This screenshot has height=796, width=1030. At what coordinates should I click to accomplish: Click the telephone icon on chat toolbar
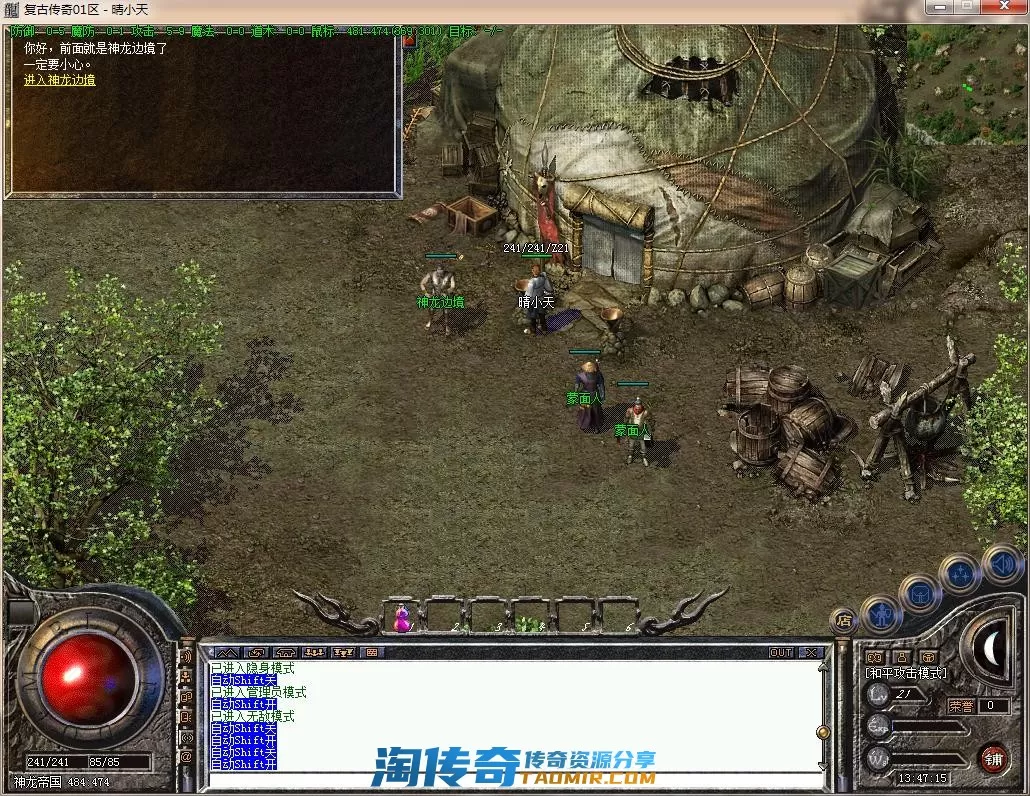(284, 652)
